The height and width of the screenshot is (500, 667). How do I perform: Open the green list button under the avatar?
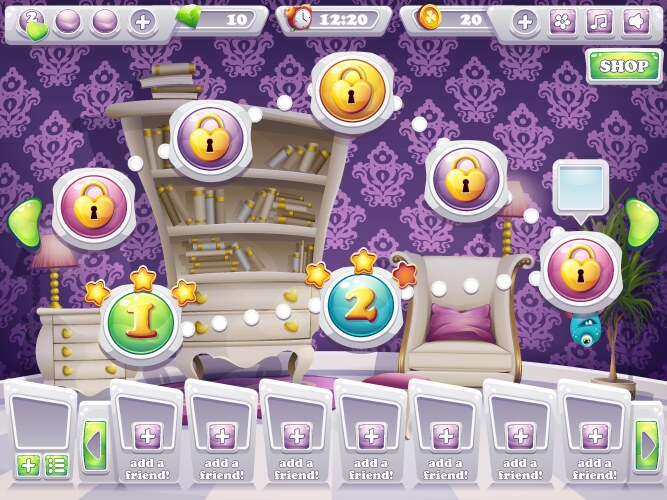click(x=57, y=465)
